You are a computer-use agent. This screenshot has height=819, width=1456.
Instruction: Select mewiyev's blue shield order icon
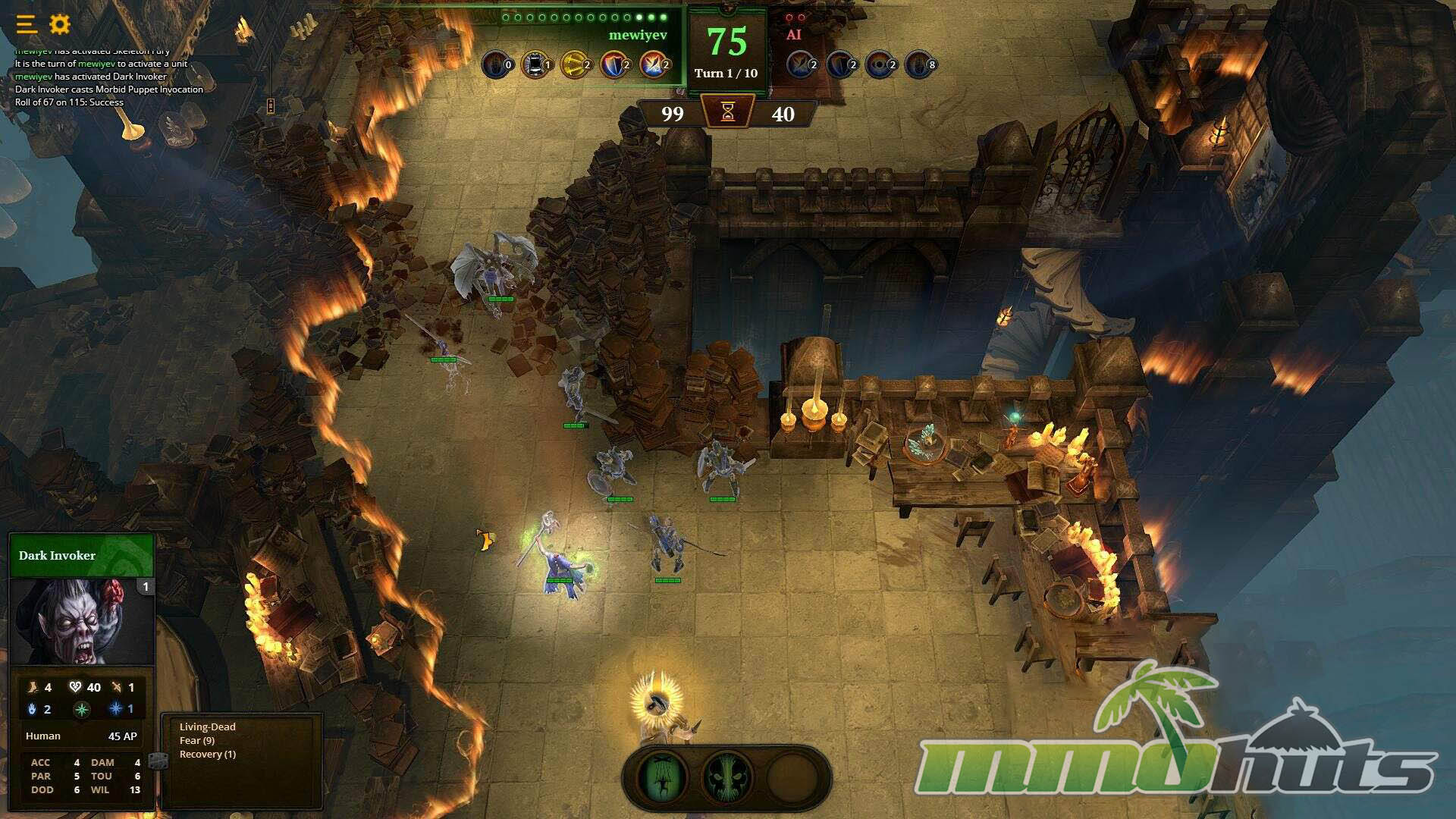coord(613,64)
